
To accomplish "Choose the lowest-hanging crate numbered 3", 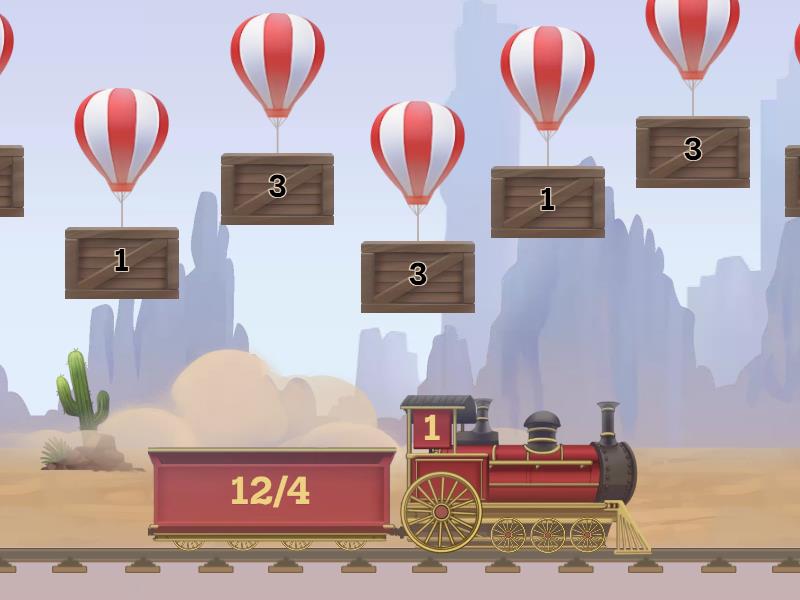I will [418, 276].
